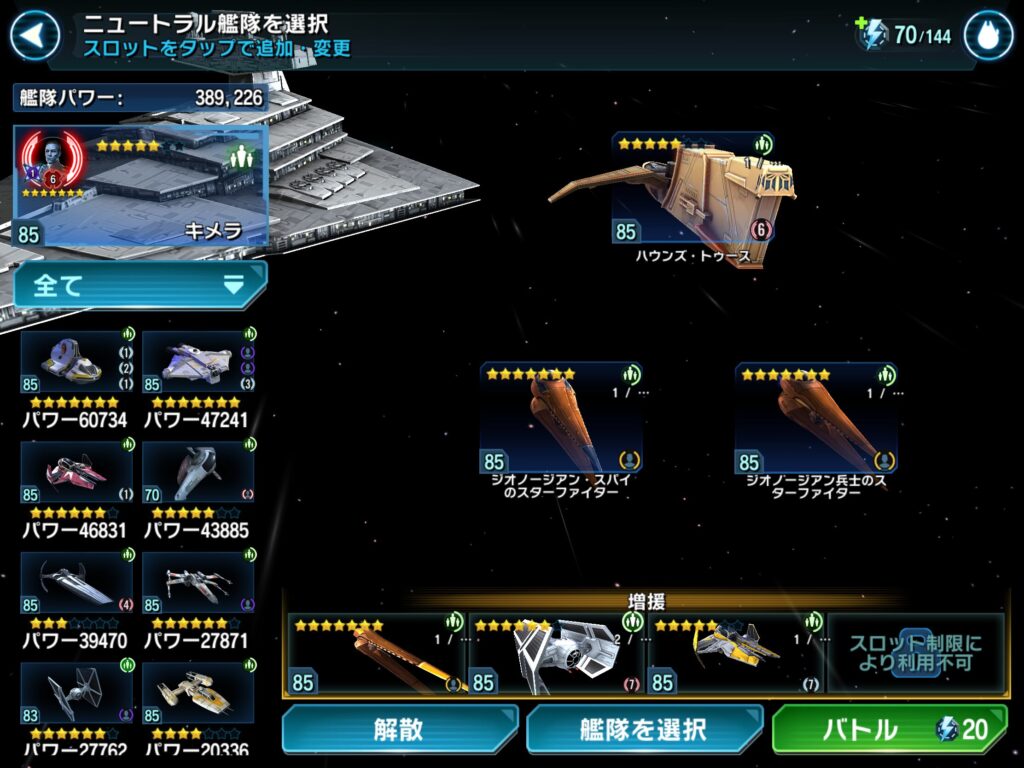Select the TIE fighter reinforcement slot
Screen dimensions: 1024x768
pyautogui.click(x=556, y=654)
